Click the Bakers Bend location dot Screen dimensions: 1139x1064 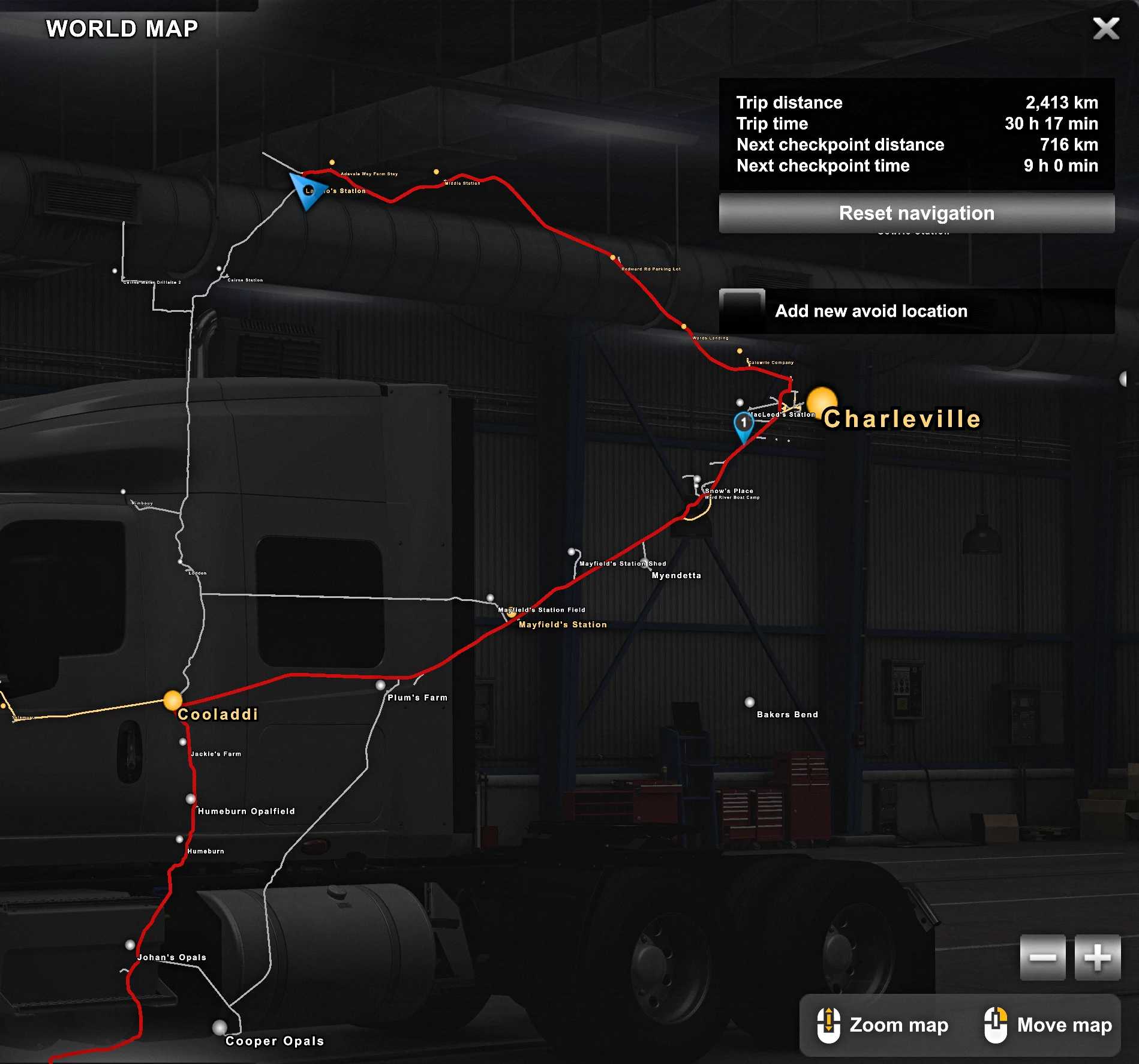tap(749, 702)
